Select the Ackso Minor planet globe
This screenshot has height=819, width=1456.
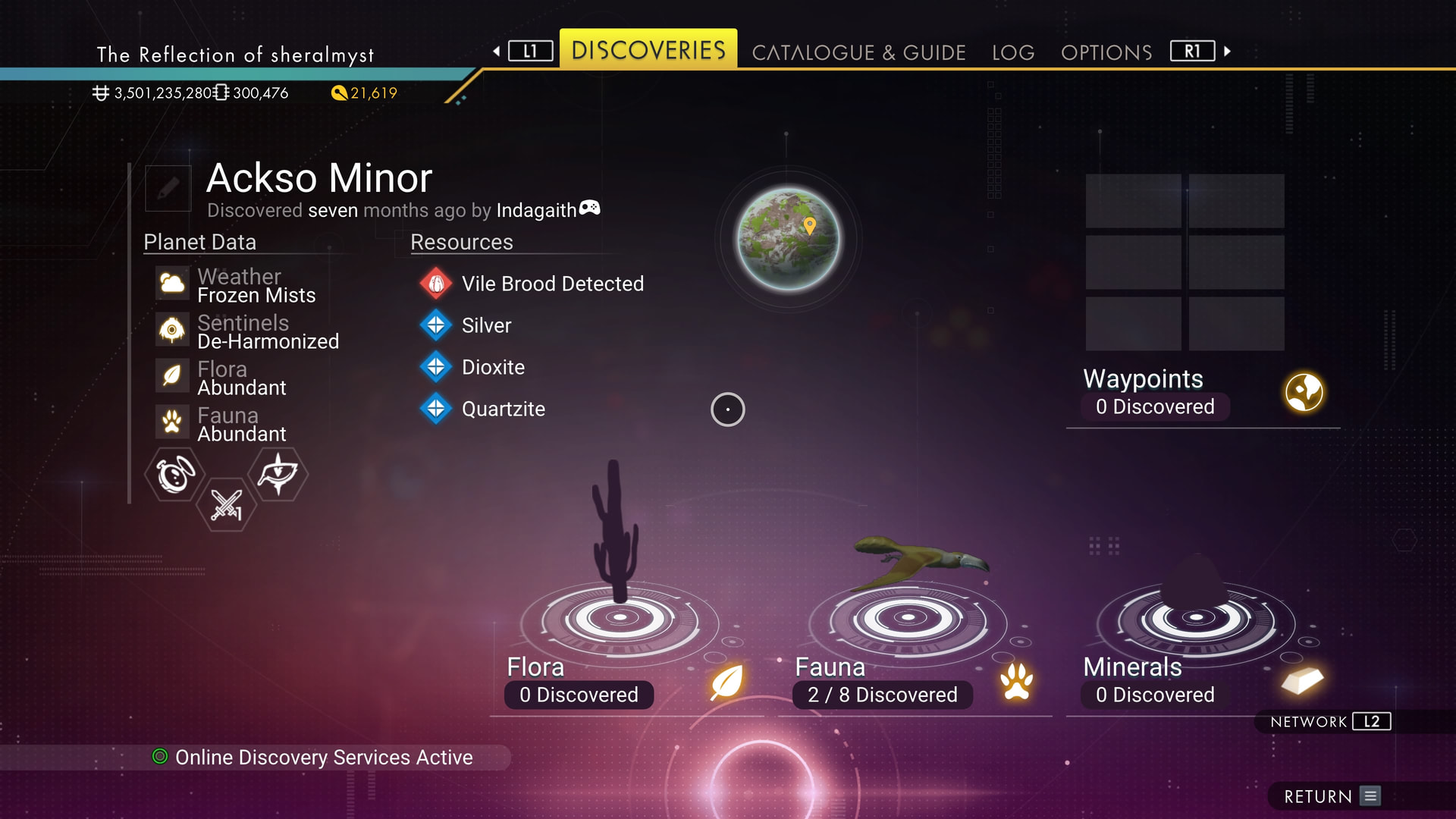(789, 239)
